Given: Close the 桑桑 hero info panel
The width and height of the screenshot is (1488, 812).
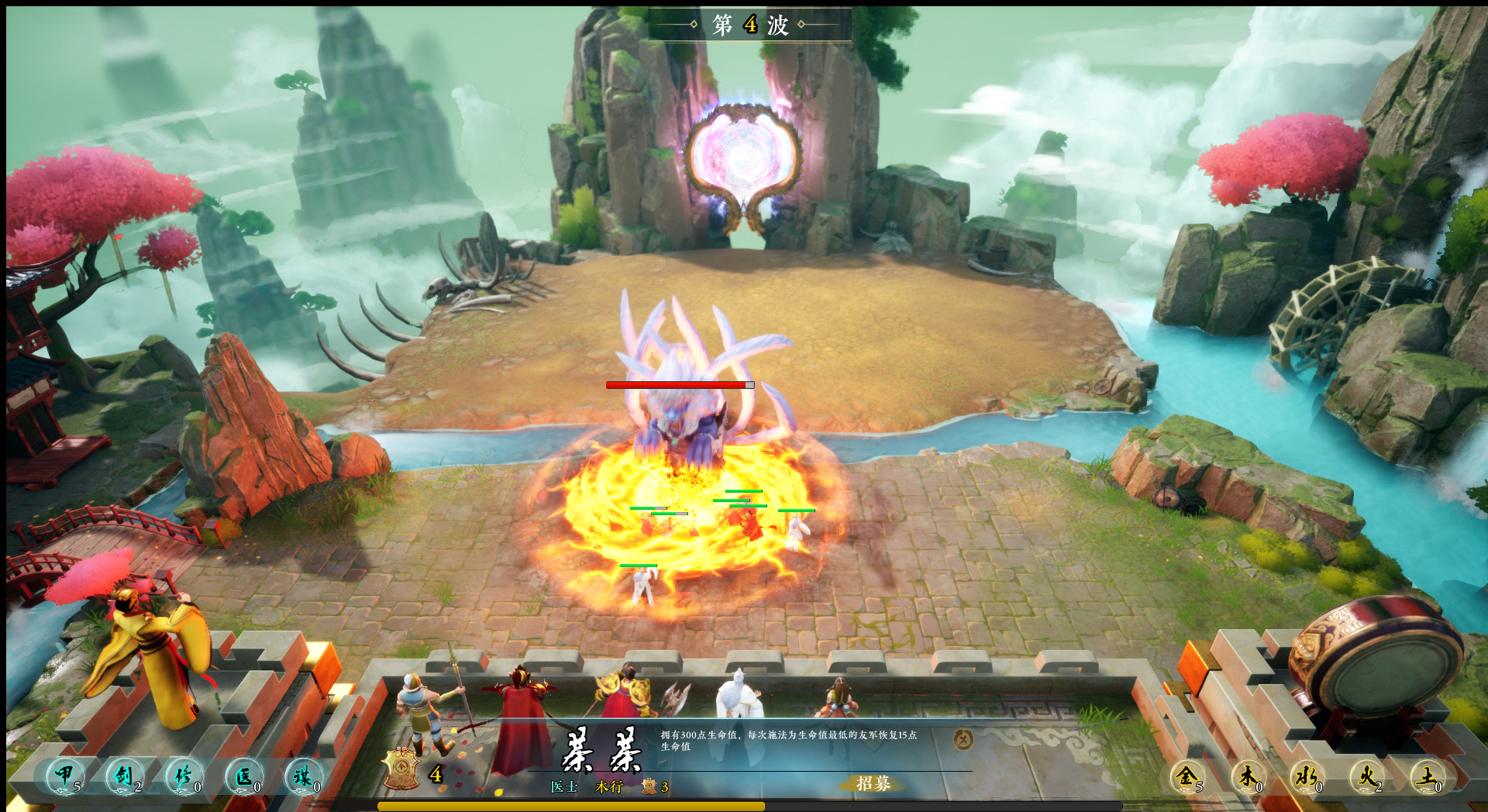Looking at the screenshot, I should coord(963,740).
